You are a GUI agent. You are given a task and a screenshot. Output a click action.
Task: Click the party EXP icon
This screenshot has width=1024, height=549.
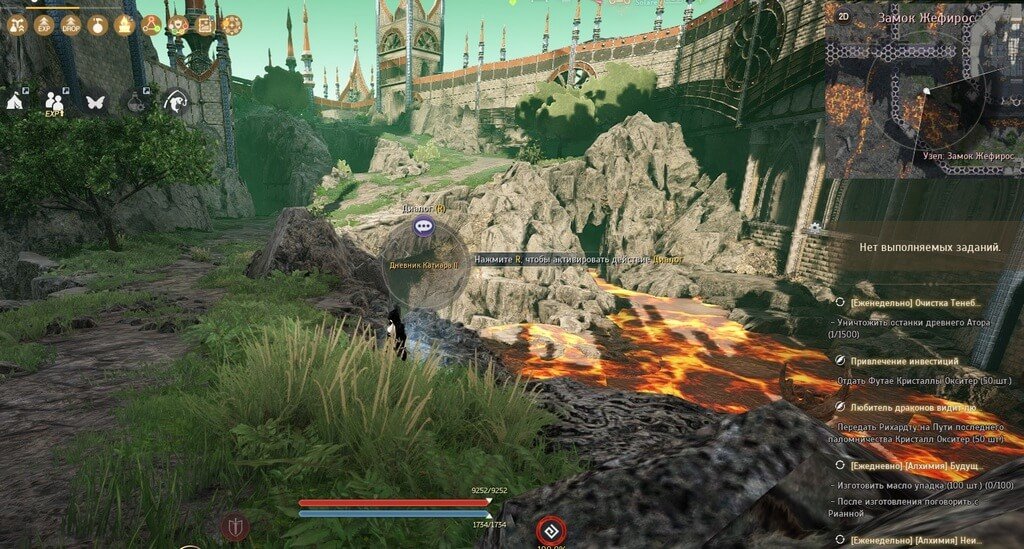(x=54, y=102)
